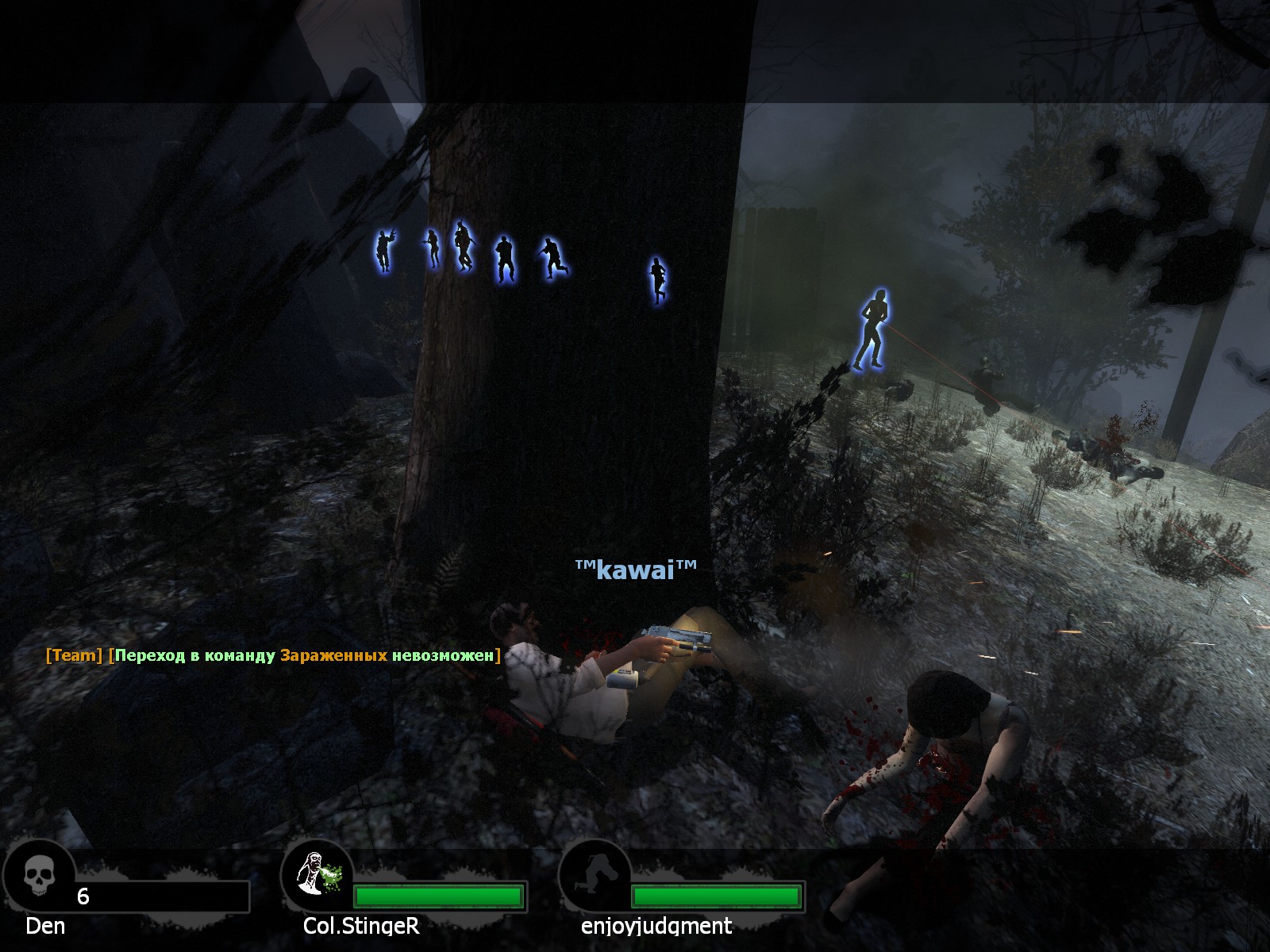Click the [Team] chat message line

(273, 655)
